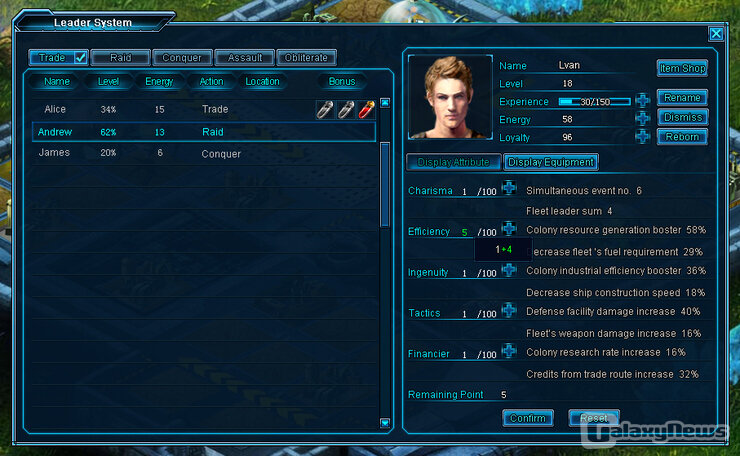
Task: Click the Reborn button
Action: [x=682, y=137]
